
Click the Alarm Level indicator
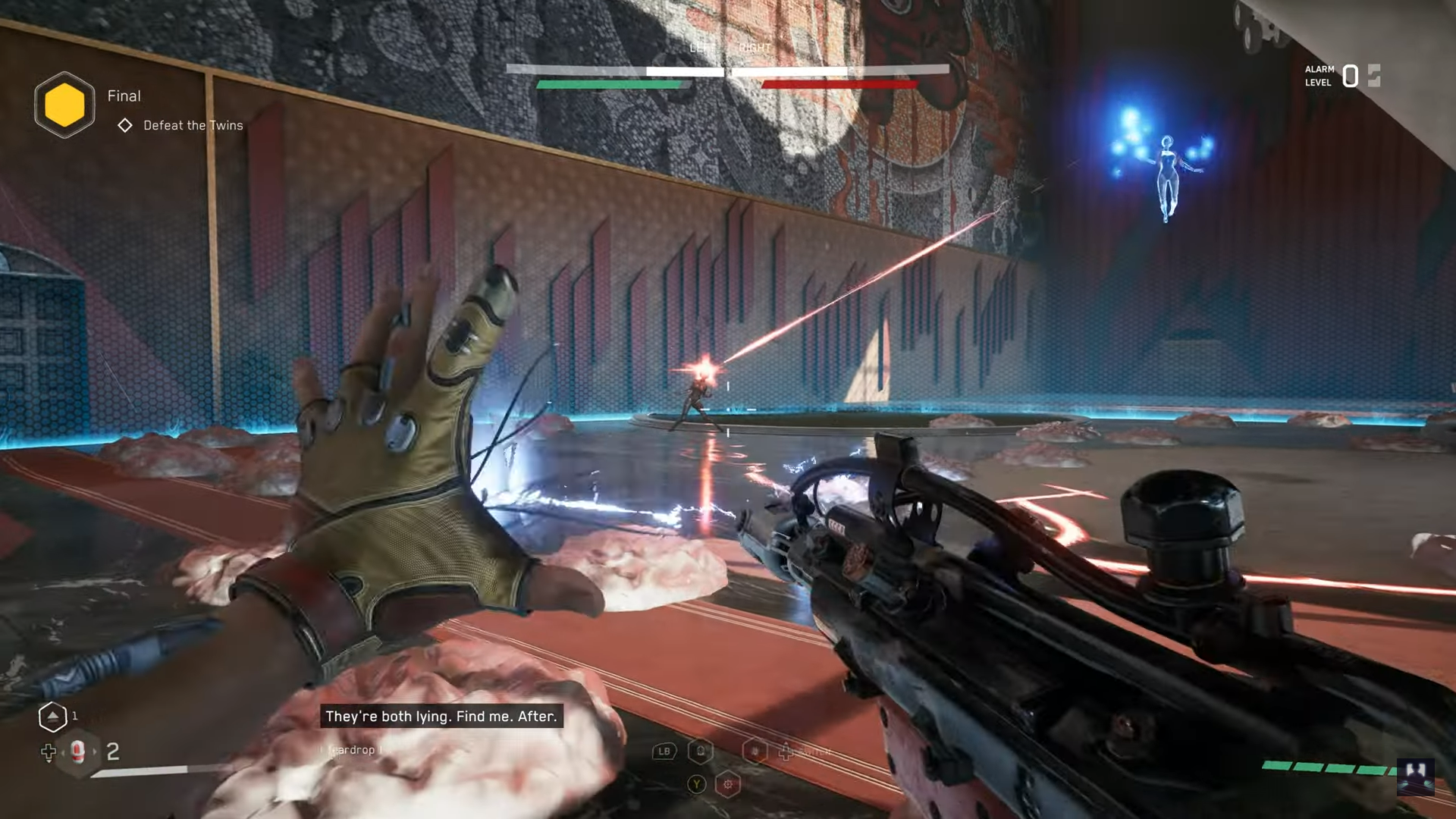pyautogui.click(x=1341, y=76)
